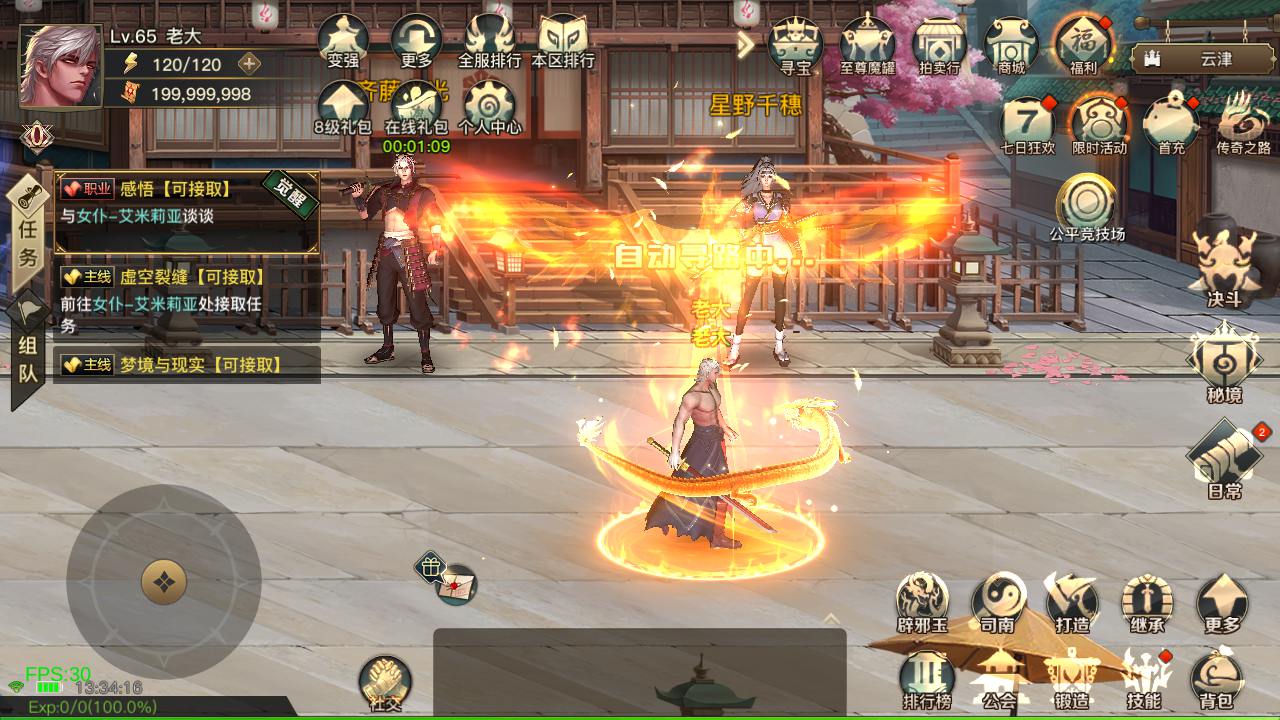Image resolution: width=1280 pixels, height=720 pixels.
Task: Open the 限时活动 limited-time events
Action: tap(1099, 124)
